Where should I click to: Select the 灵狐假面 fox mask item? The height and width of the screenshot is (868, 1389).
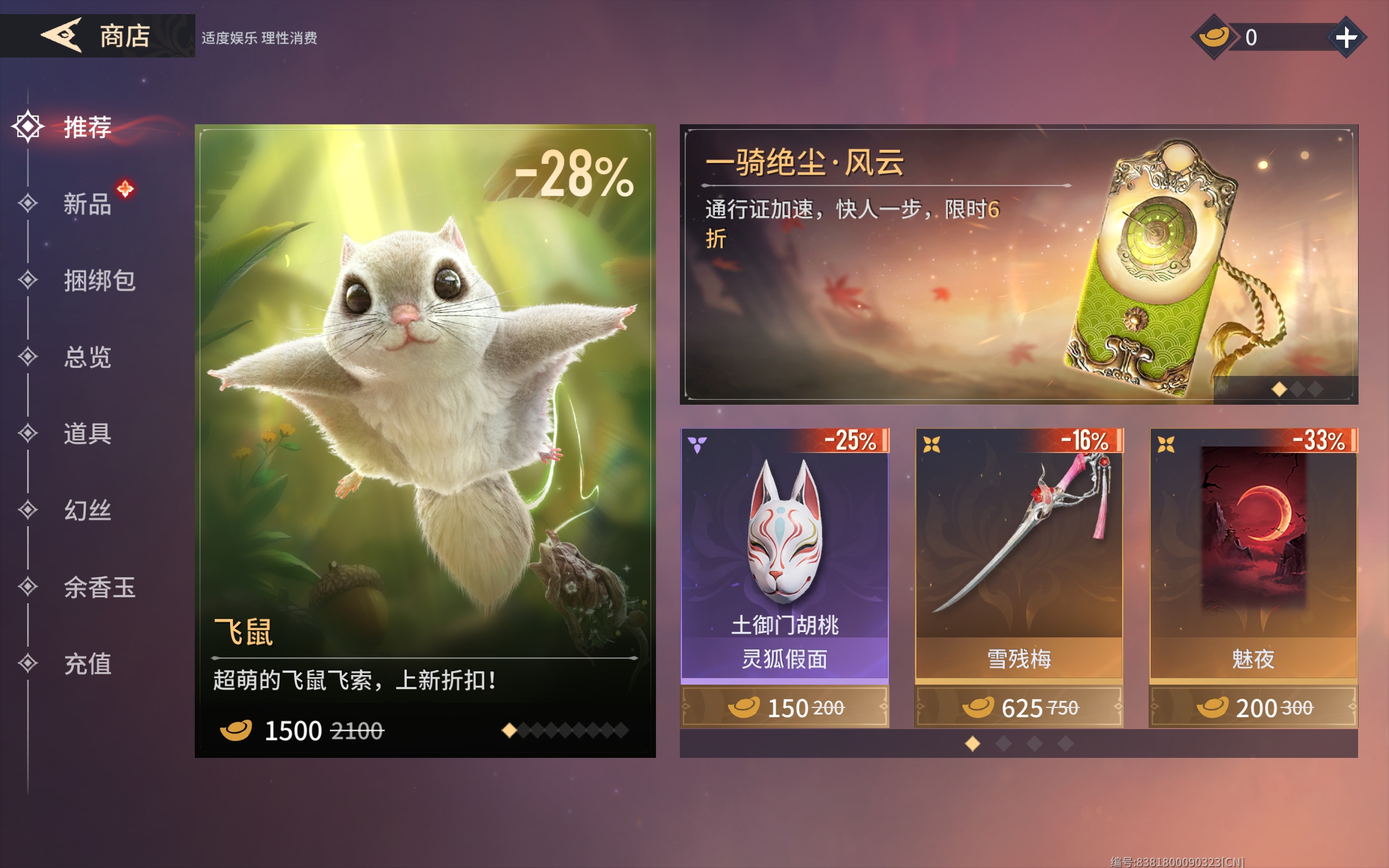[784, 551]
